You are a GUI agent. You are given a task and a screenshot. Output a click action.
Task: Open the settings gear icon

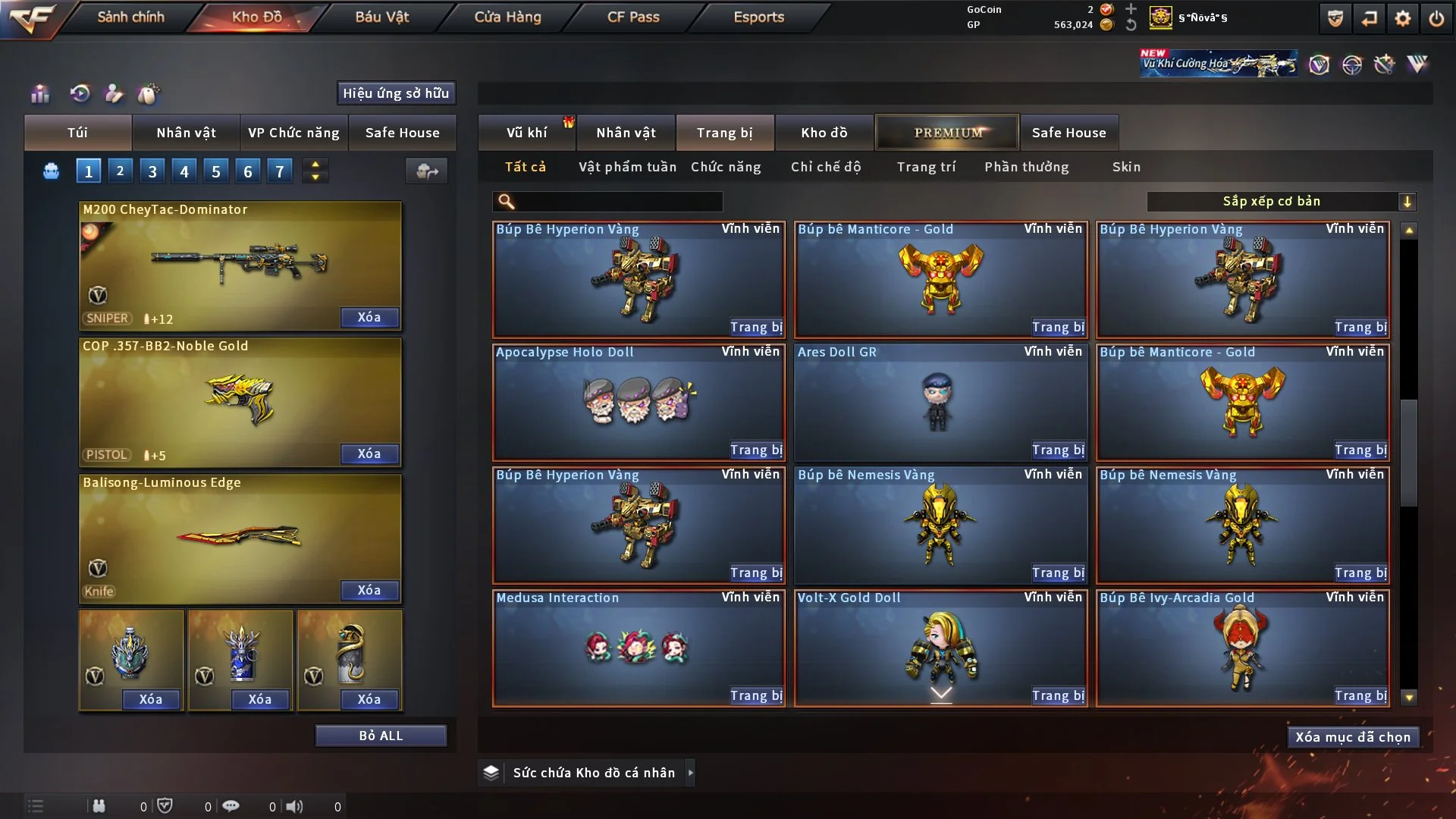click(x=1402, y=18)
